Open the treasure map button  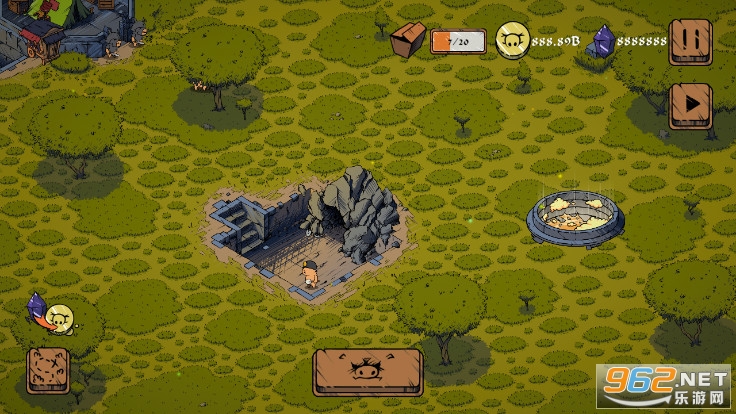[x=48, y=370]
